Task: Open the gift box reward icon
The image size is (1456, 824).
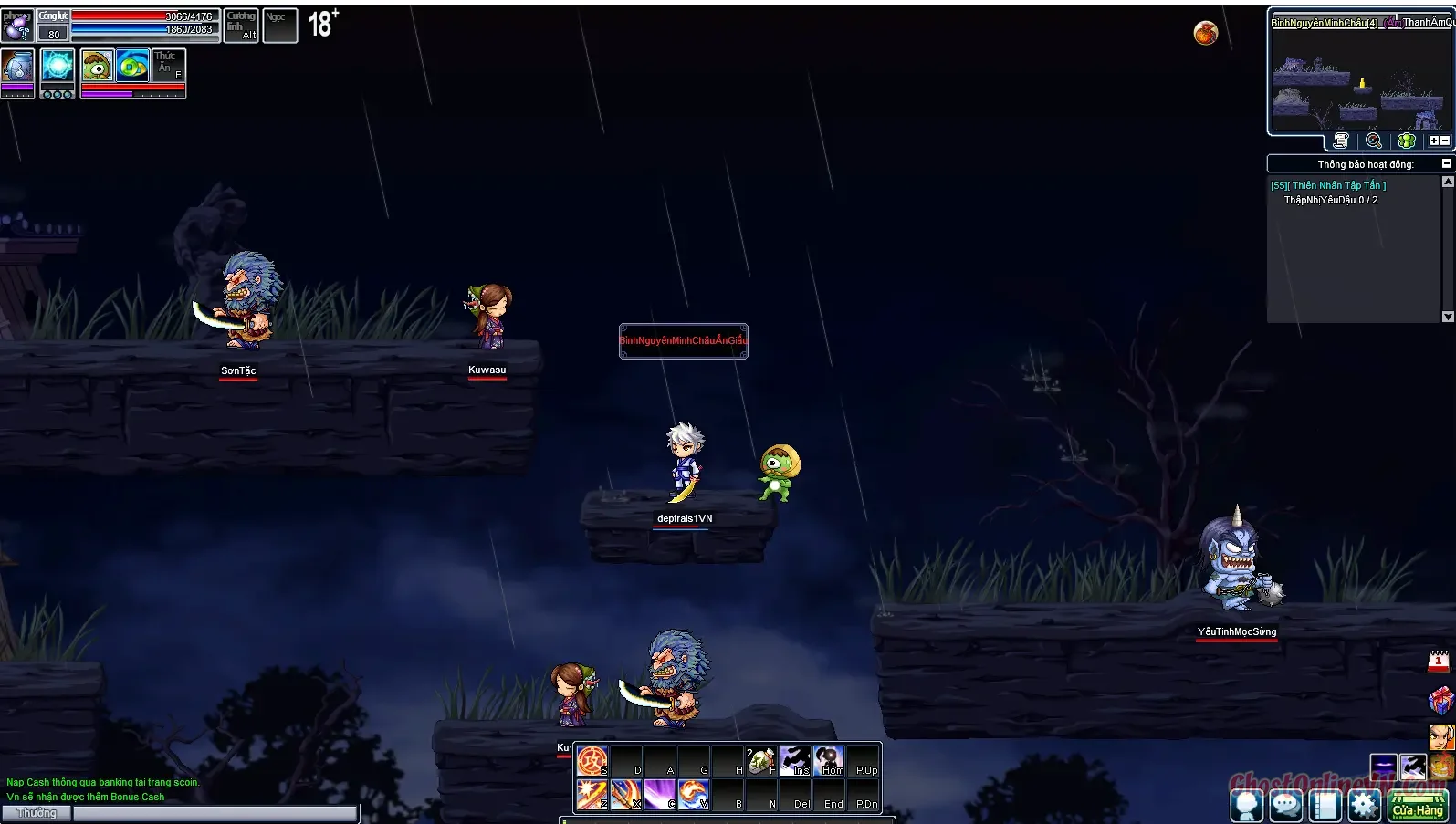Action: pyautogui.click(x=1440, y=700)
